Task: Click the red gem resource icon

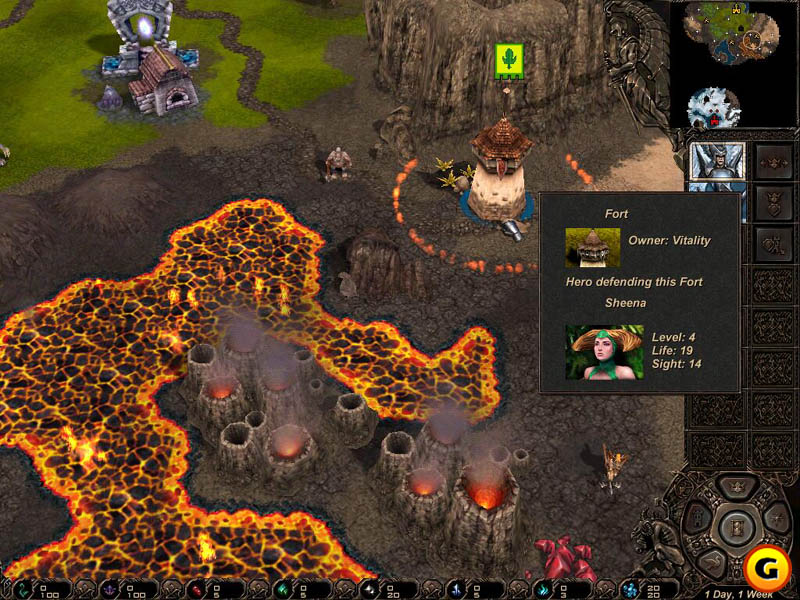Action: point(195,588)
